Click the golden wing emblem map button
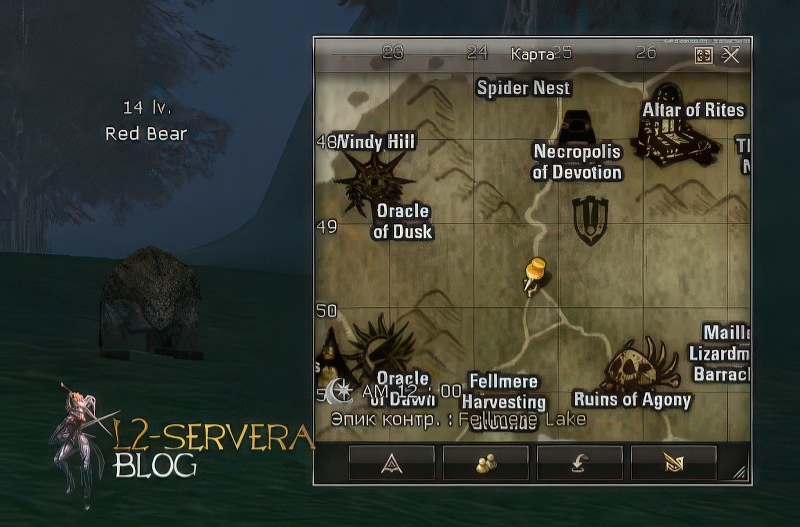Screen dimensions: 800x527 pyautogui.click(x=673, y=462)
